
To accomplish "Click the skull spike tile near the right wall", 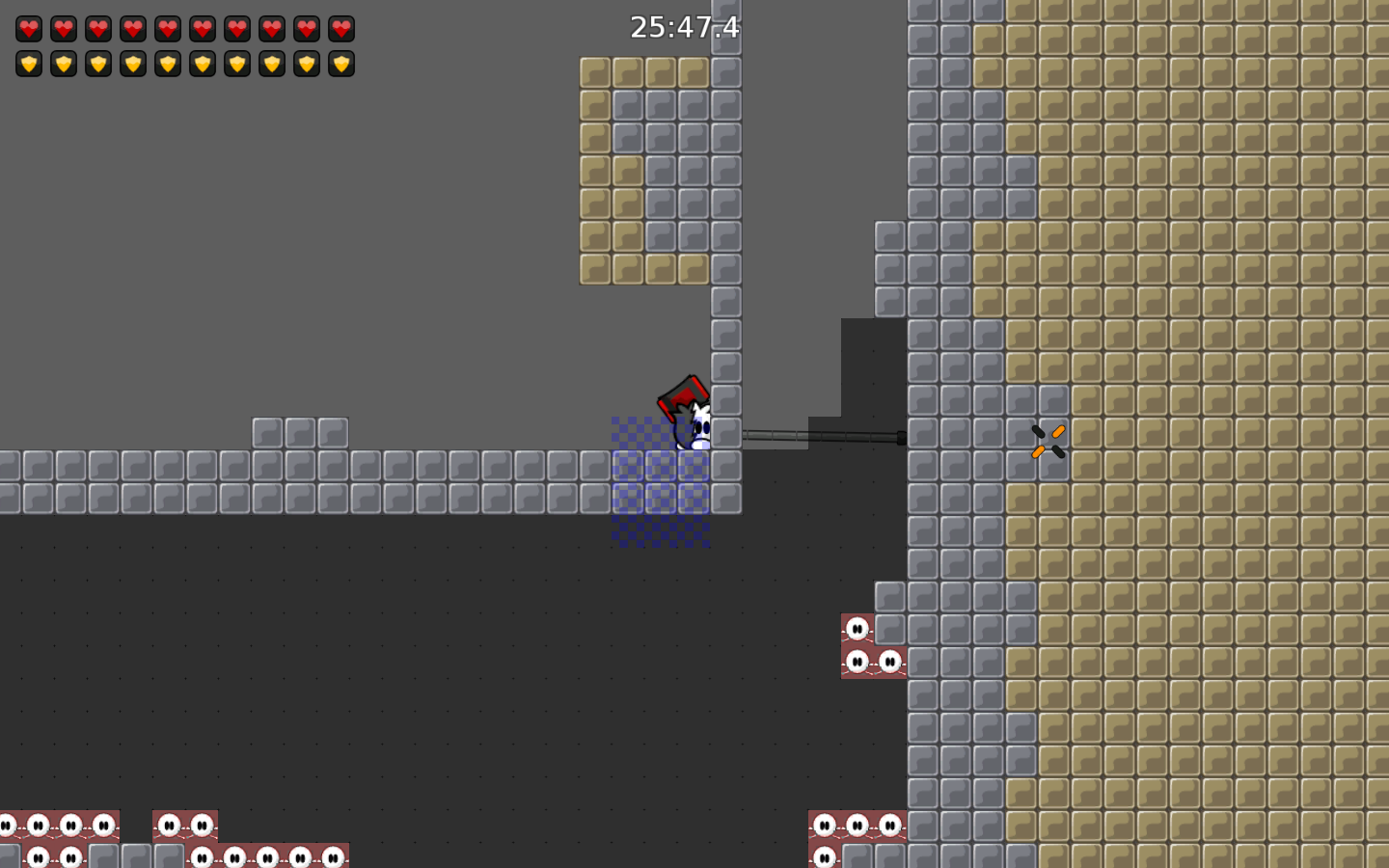I will point(858,627).
